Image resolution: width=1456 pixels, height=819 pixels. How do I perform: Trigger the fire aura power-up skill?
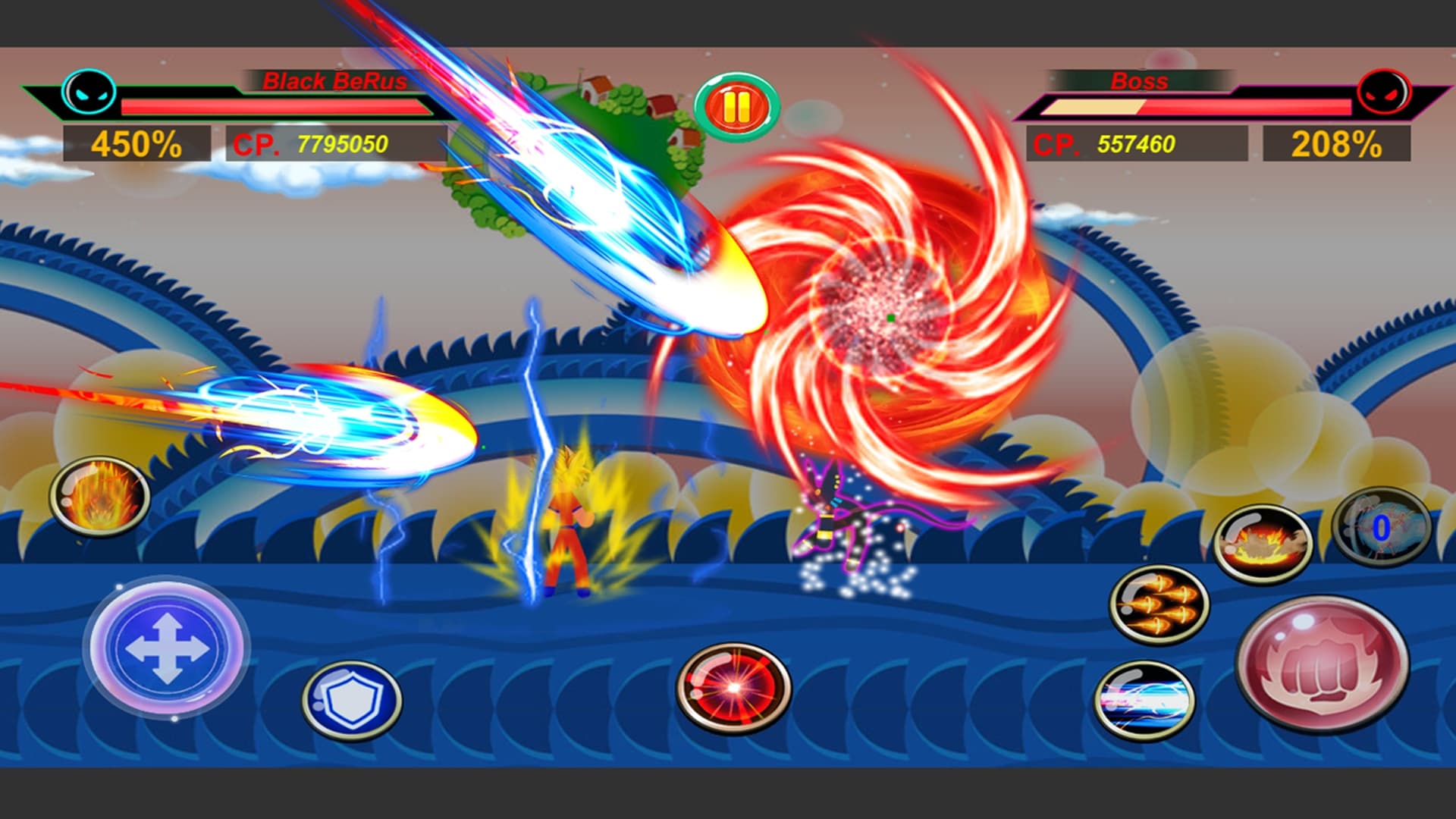99,497
